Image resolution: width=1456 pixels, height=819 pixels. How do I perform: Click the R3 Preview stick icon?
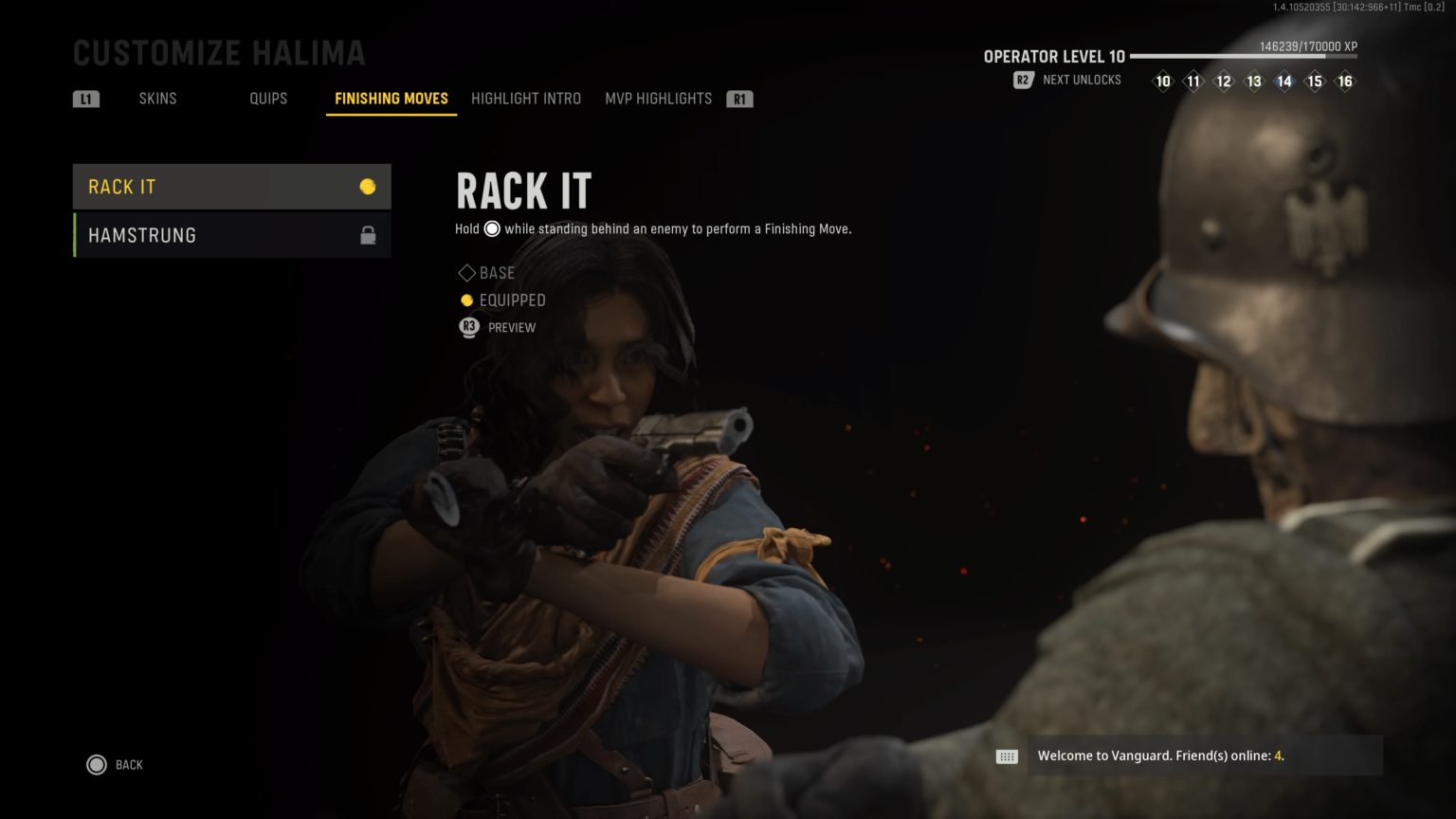coord(468,327)
